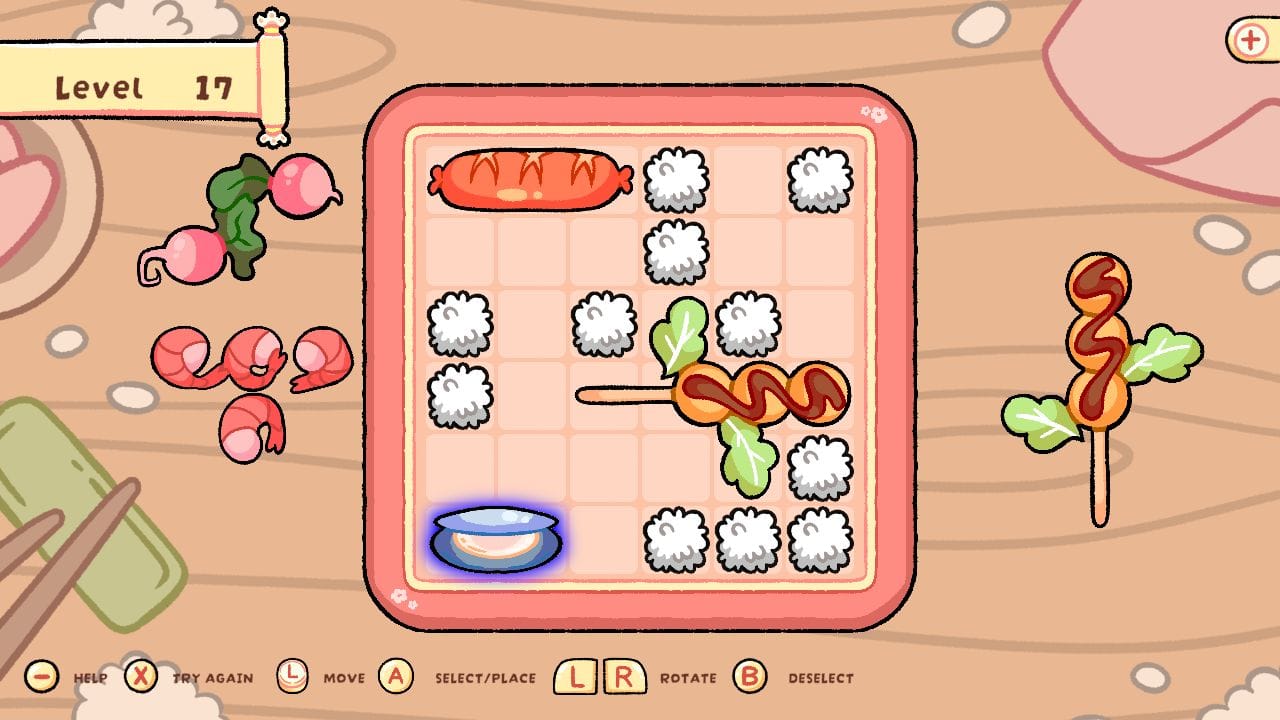The height and width of the screenshot is (720, 1280).
Task: Select the glowing clam on the plate
Action: click(x=495, y=538)
